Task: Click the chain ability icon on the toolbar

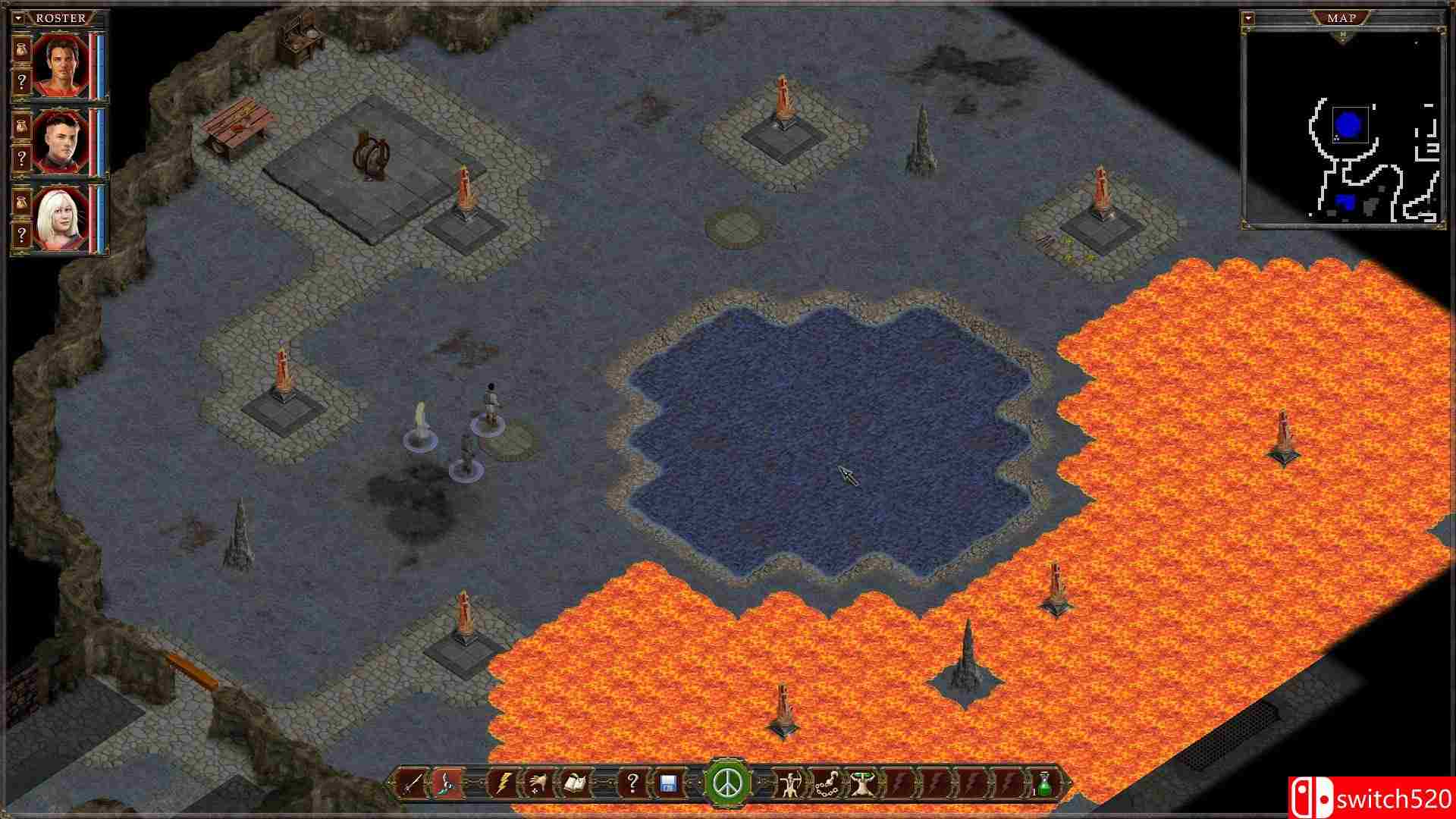Action: pos(827,787)
